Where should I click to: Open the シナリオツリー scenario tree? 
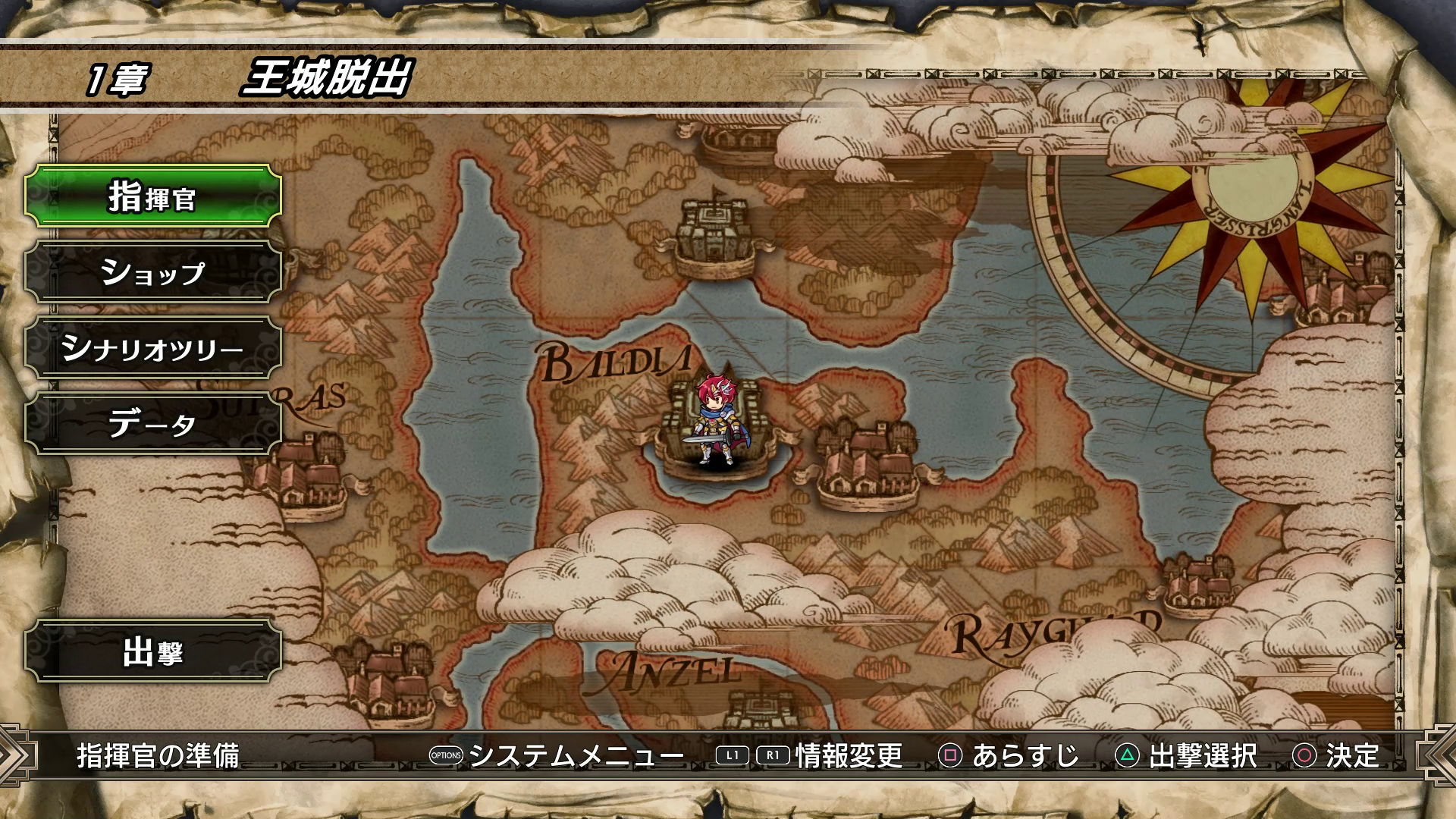pyautogui.click(x=153, y=348)
